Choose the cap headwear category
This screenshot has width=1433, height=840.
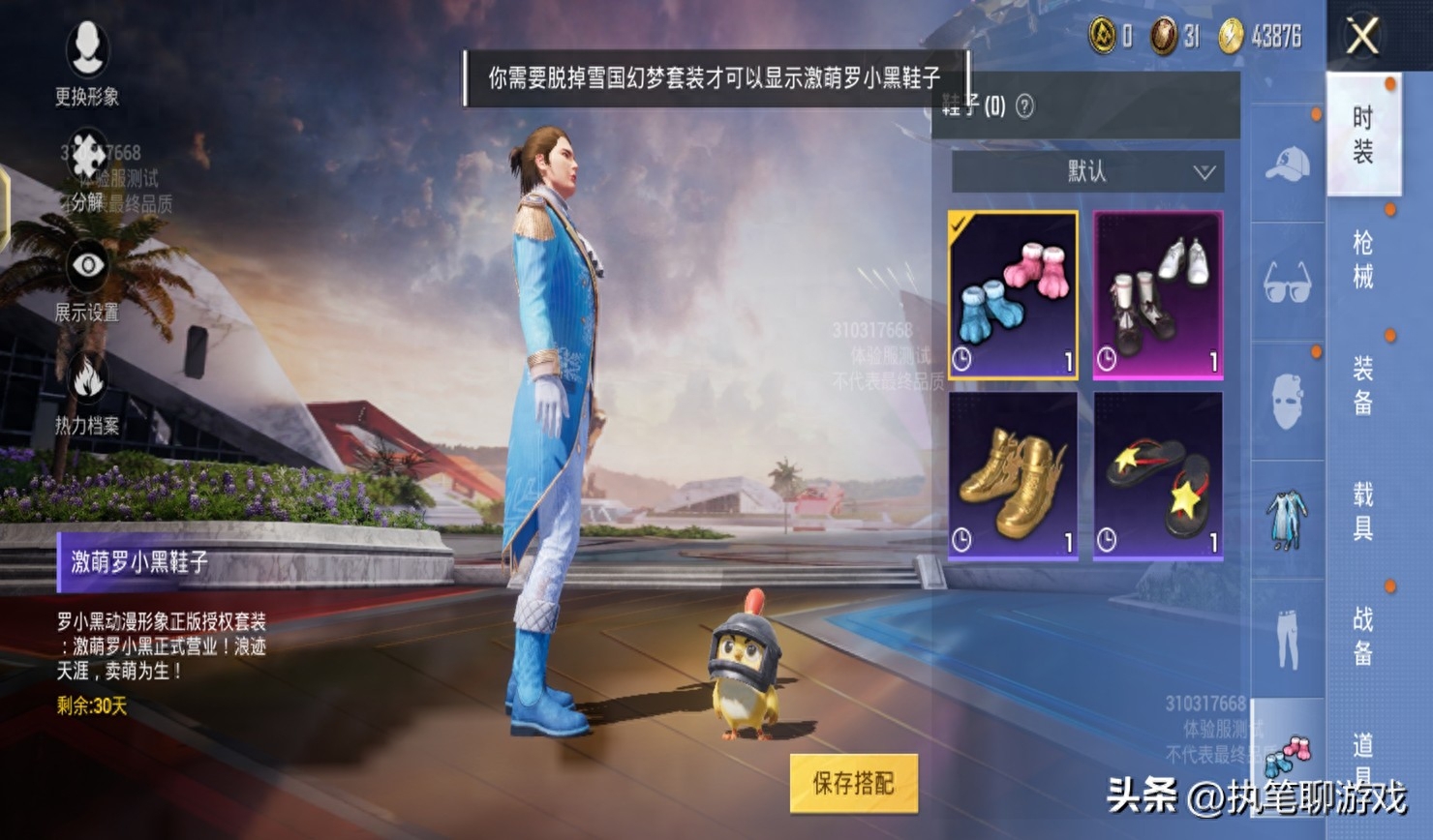[x=1288, y=165]
